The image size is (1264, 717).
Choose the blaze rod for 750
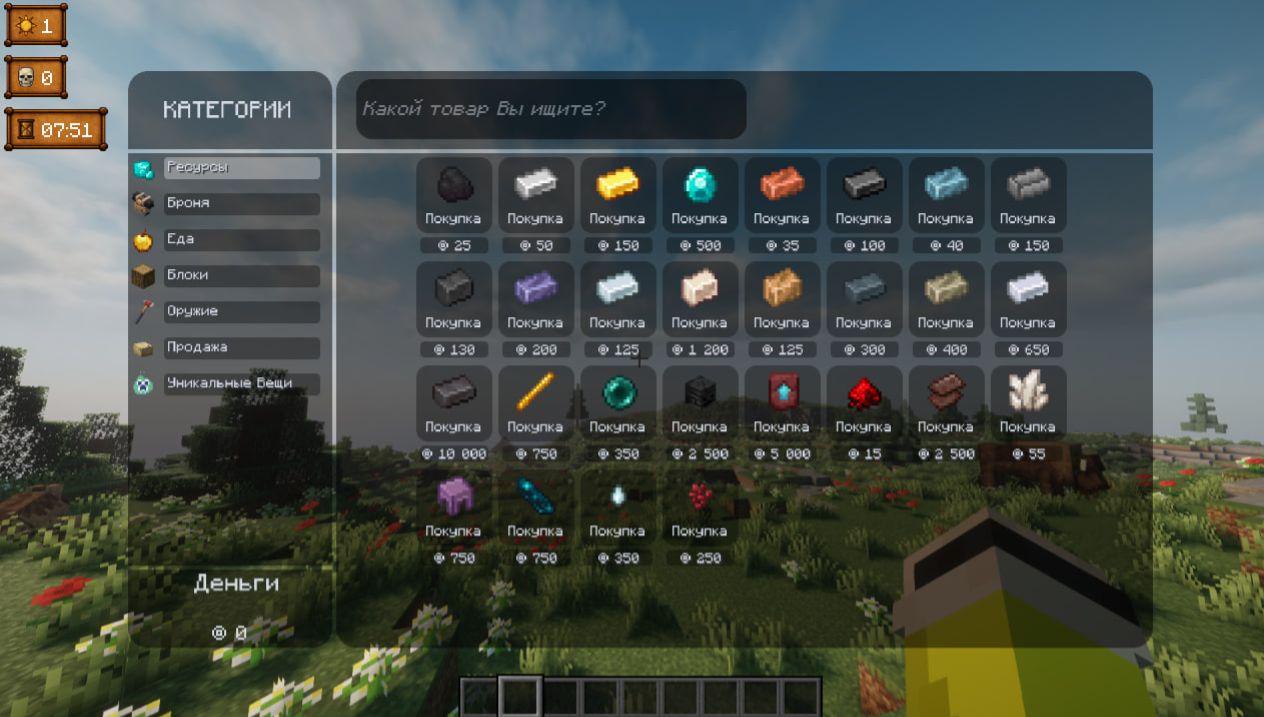[x=535, y=404]
